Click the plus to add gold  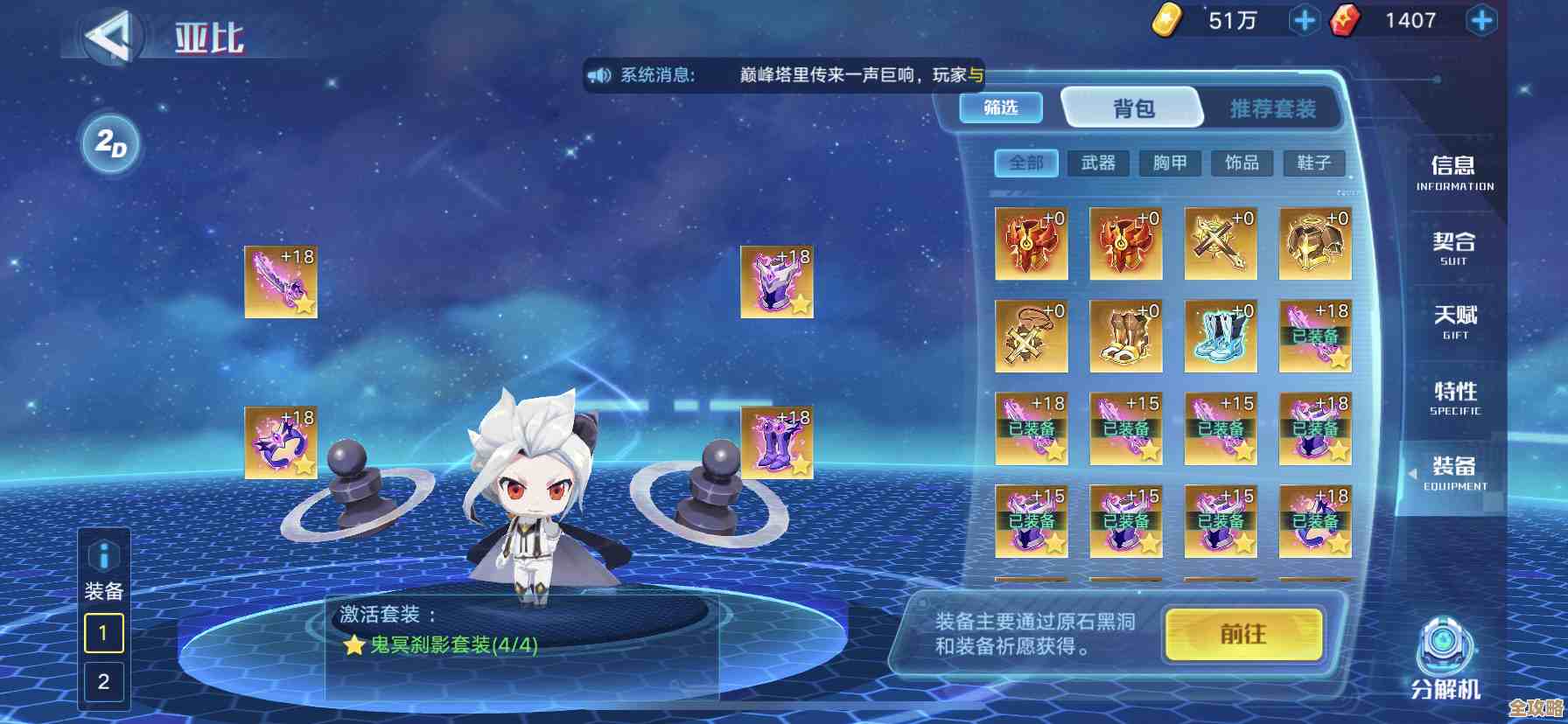click(x=1303, y=19)
